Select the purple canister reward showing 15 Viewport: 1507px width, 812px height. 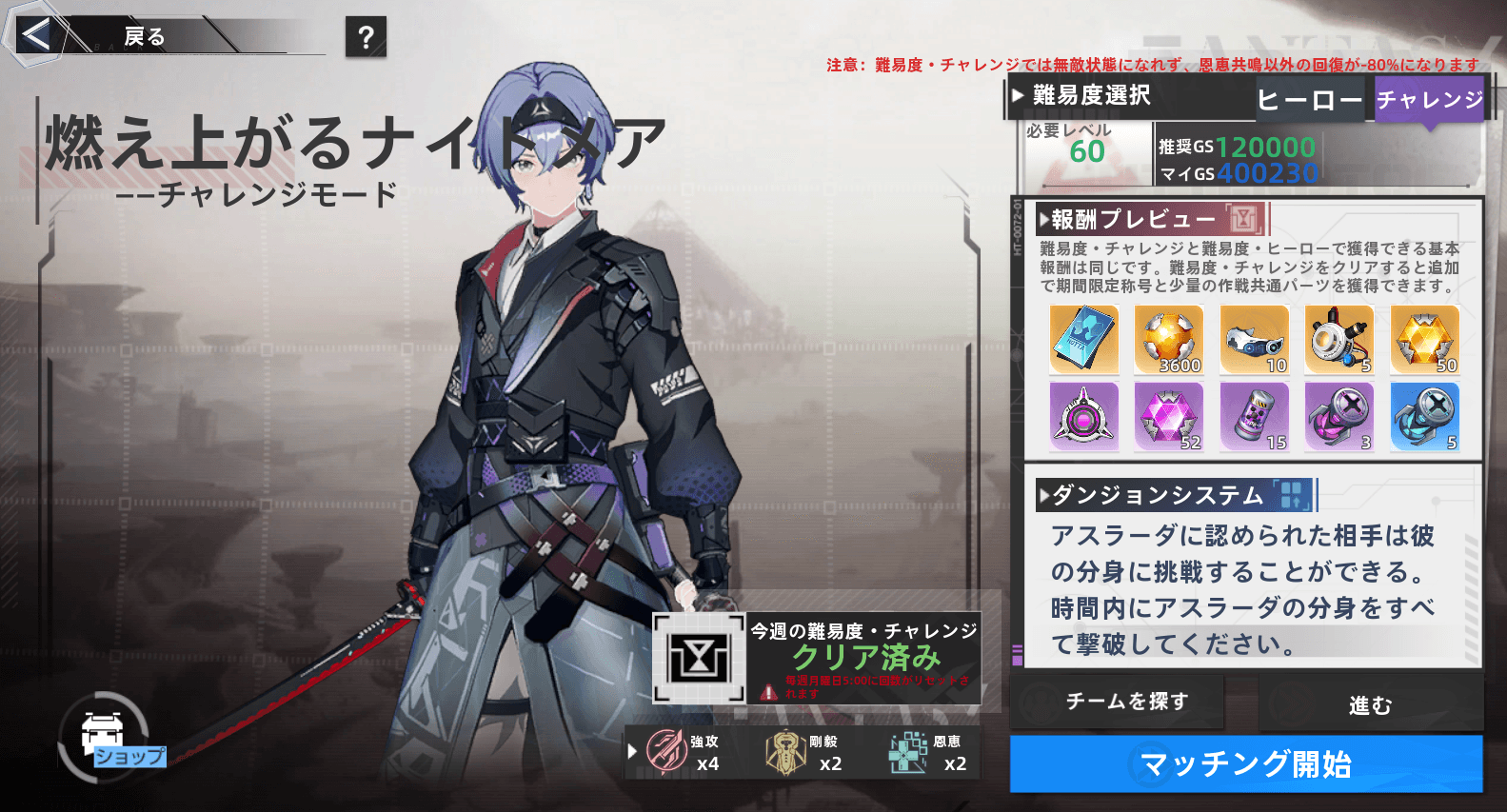coord(1254,417)
